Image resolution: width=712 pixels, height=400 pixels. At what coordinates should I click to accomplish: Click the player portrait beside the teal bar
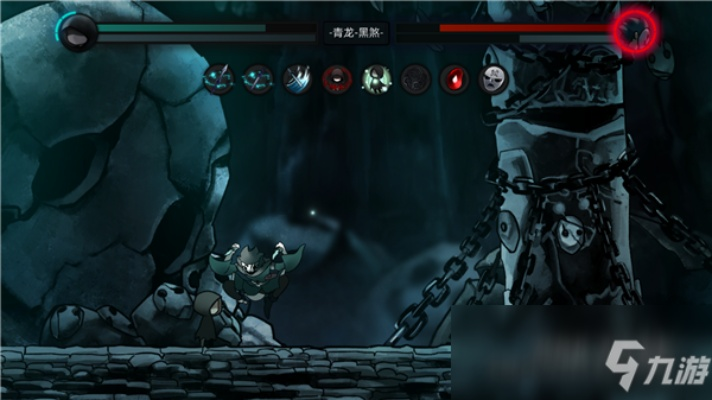tap(76, 33)
